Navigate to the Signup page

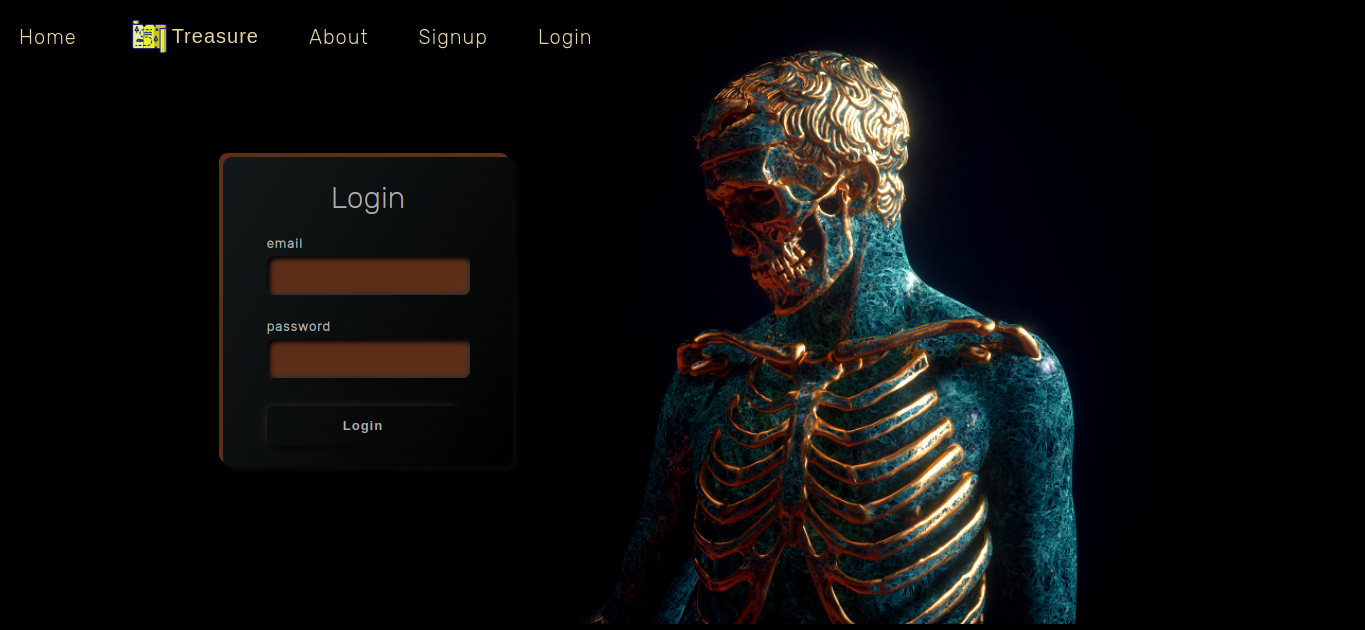click(452, 37)
